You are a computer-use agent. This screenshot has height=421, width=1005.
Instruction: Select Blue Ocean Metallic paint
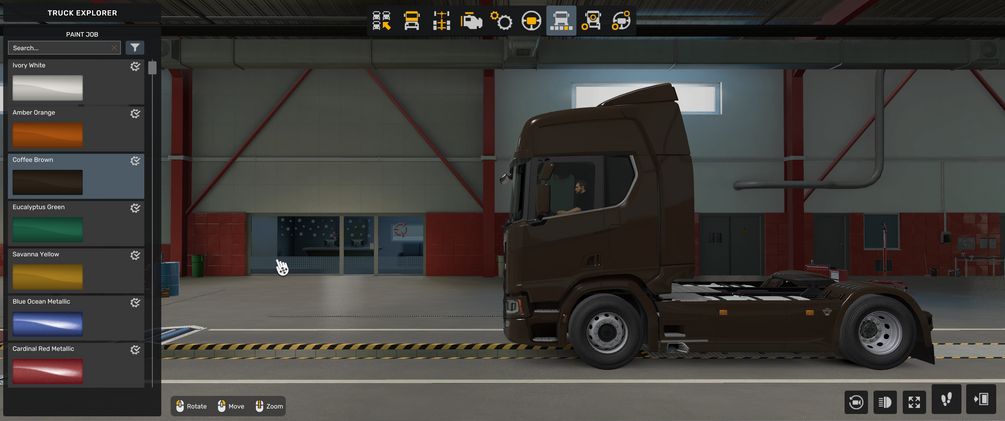click(48, 323)
